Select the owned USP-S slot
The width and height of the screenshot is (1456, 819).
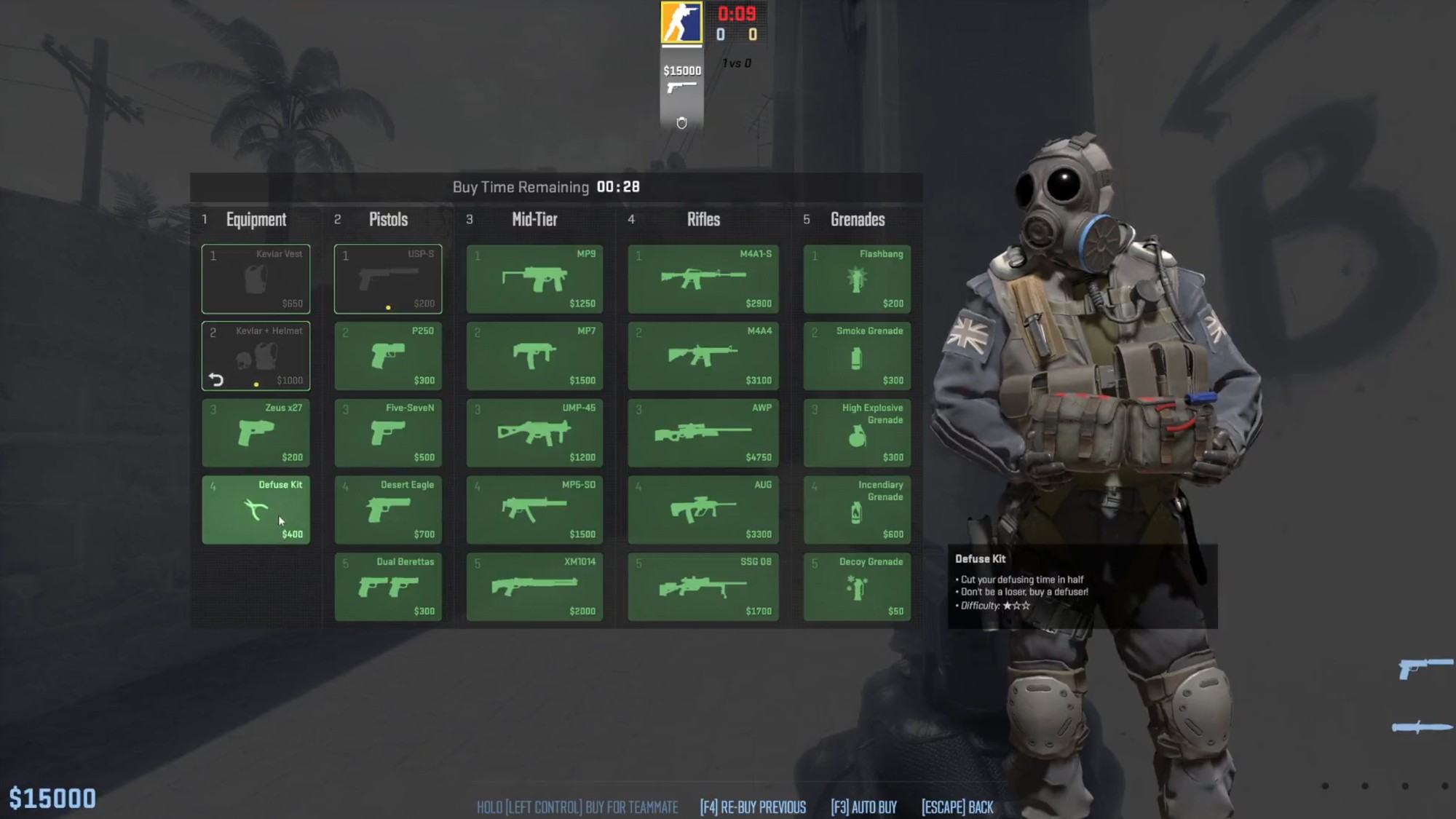(x=388, y=279)
